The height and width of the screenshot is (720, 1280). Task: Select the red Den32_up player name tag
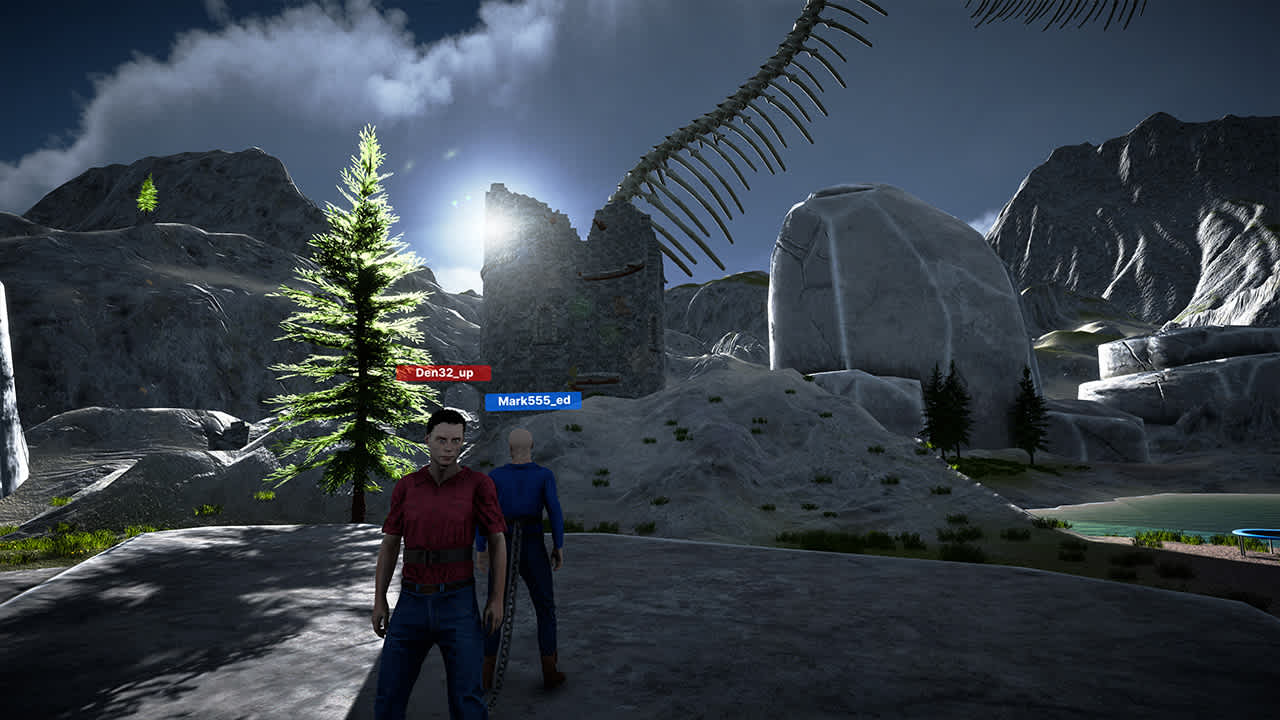tap(443, 373)
